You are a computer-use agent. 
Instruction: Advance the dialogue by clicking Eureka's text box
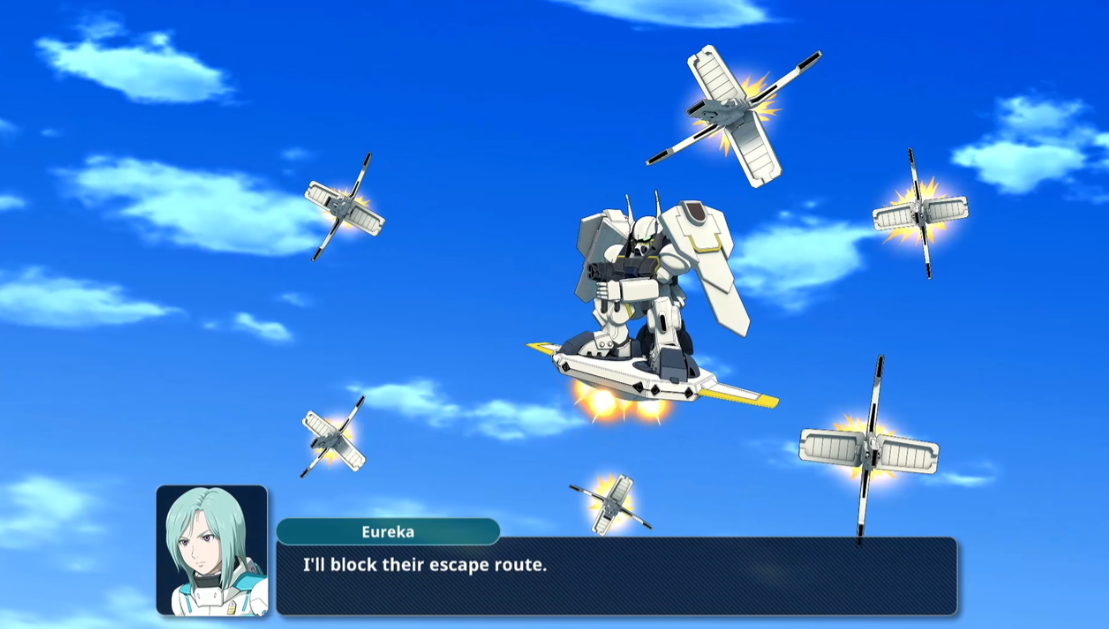pyautogui.click(x=615, y=576)
